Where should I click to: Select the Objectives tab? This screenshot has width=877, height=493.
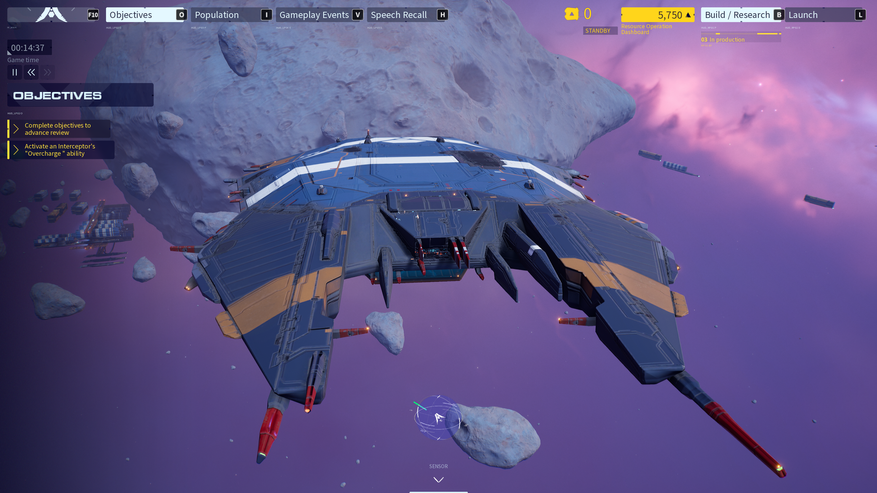[146, 15]
